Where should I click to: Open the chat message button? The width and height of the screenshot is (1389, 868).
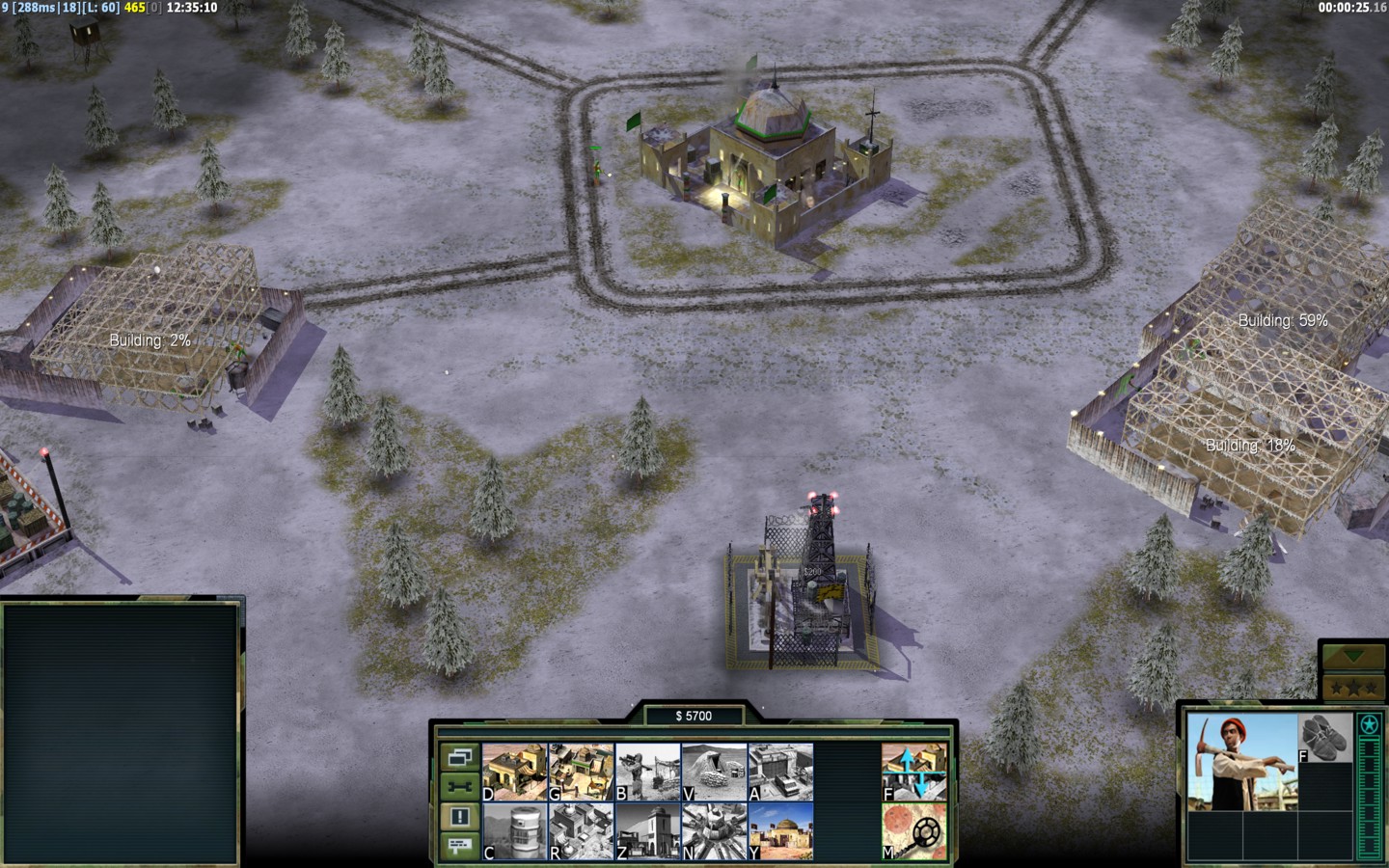[459, 846]
